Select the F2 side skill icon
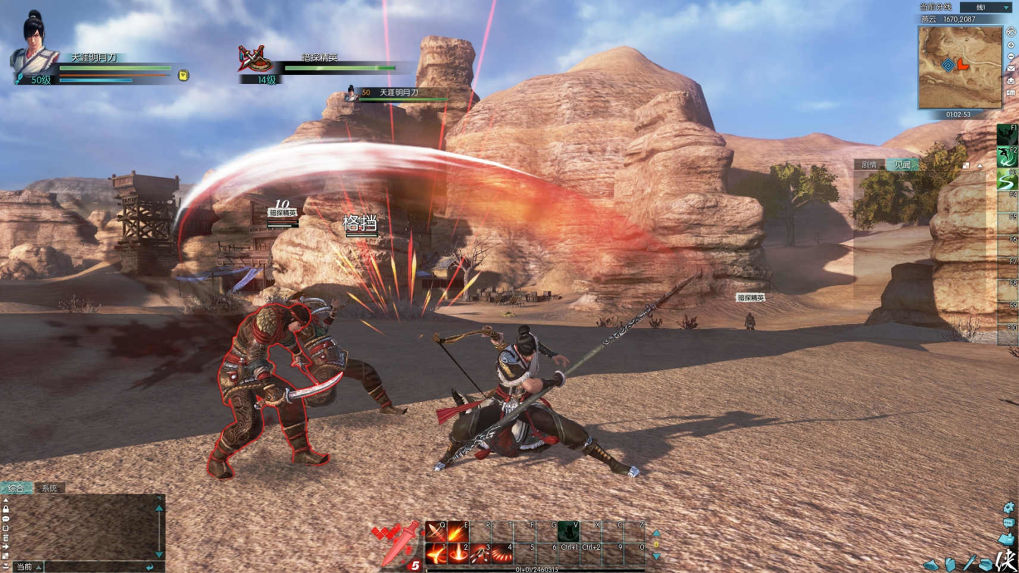 1007,158
